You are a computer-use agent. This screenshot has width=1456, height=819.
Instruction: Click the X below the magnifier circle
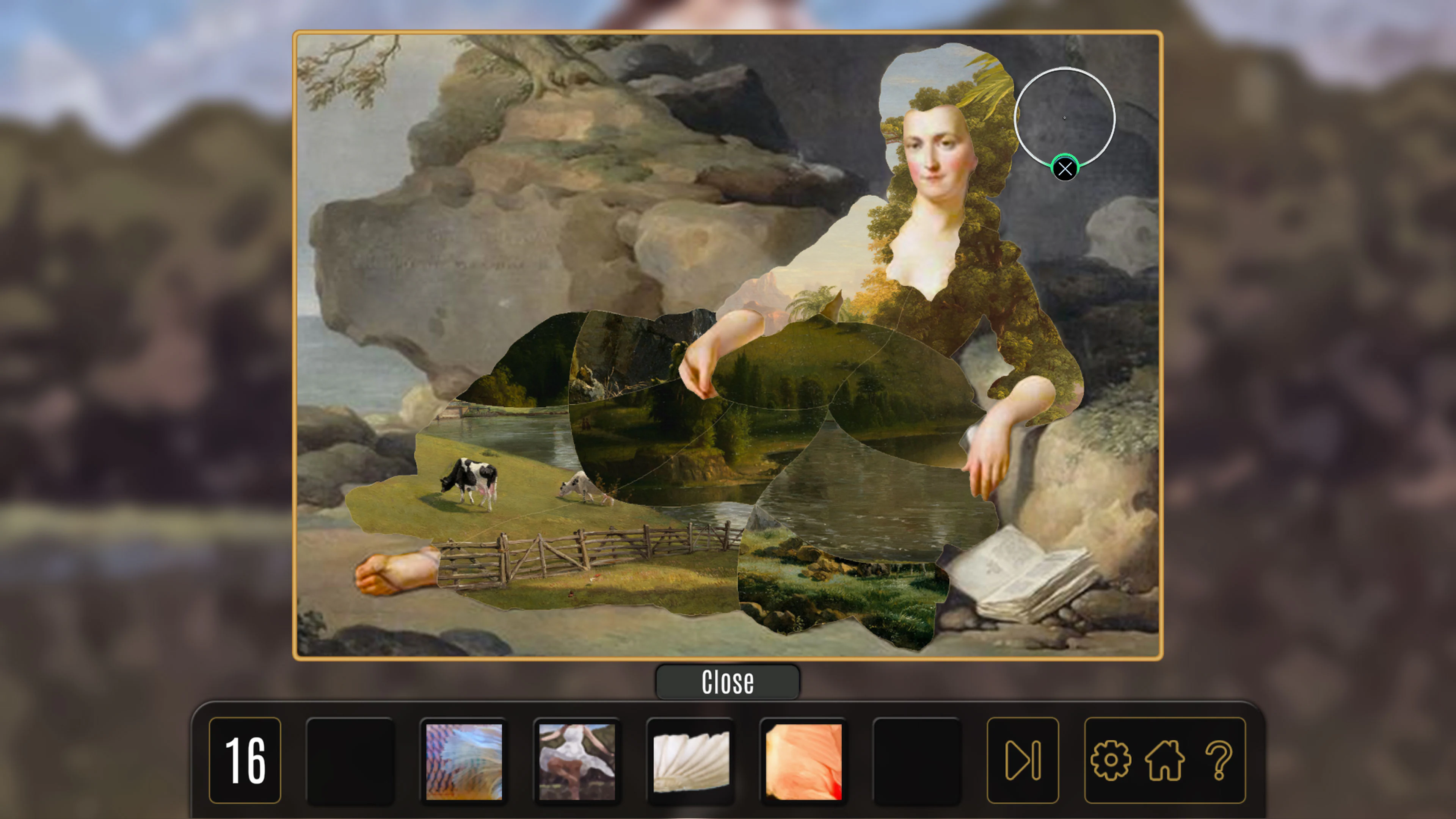tap(1065, 168)
